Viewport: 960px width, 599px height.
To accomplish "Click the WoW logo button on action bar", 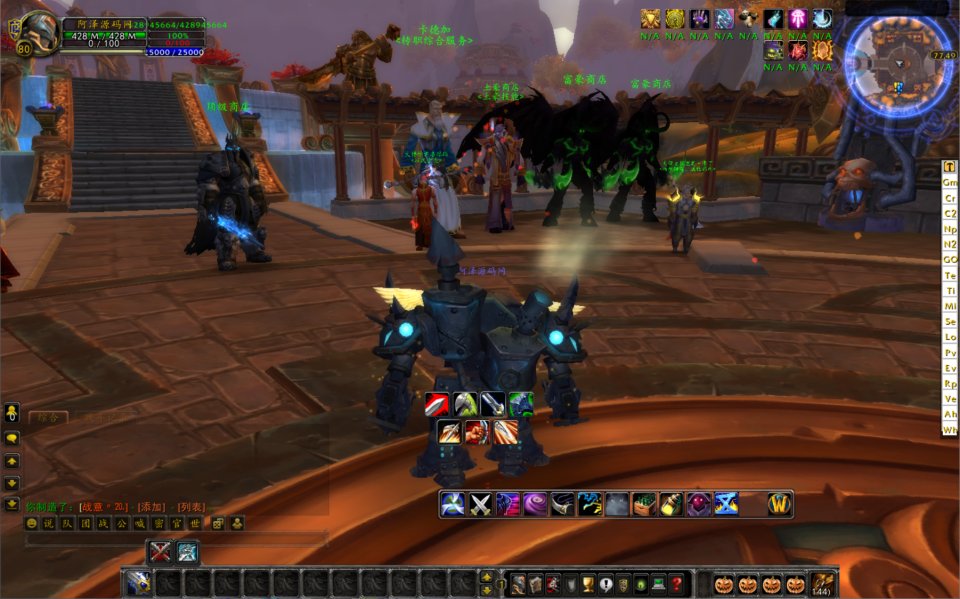I will coord(780,504).
